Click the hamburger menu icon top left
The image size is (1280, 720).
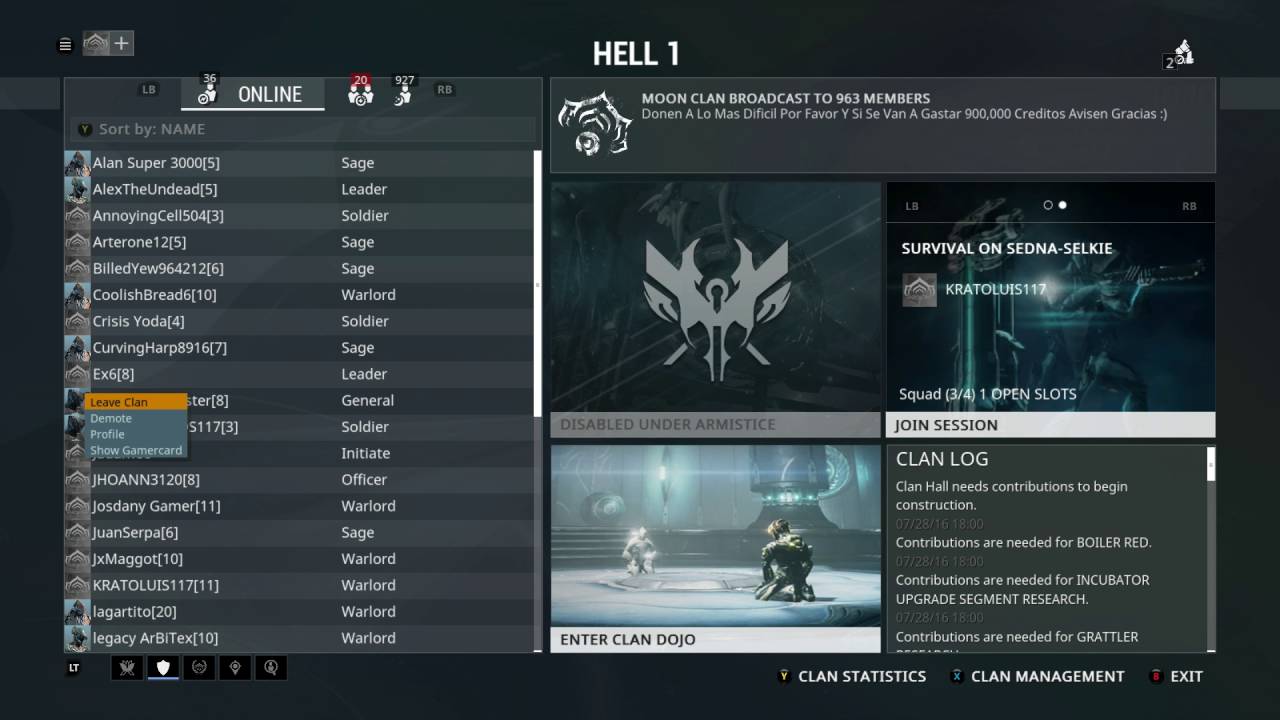click(65, 44)
